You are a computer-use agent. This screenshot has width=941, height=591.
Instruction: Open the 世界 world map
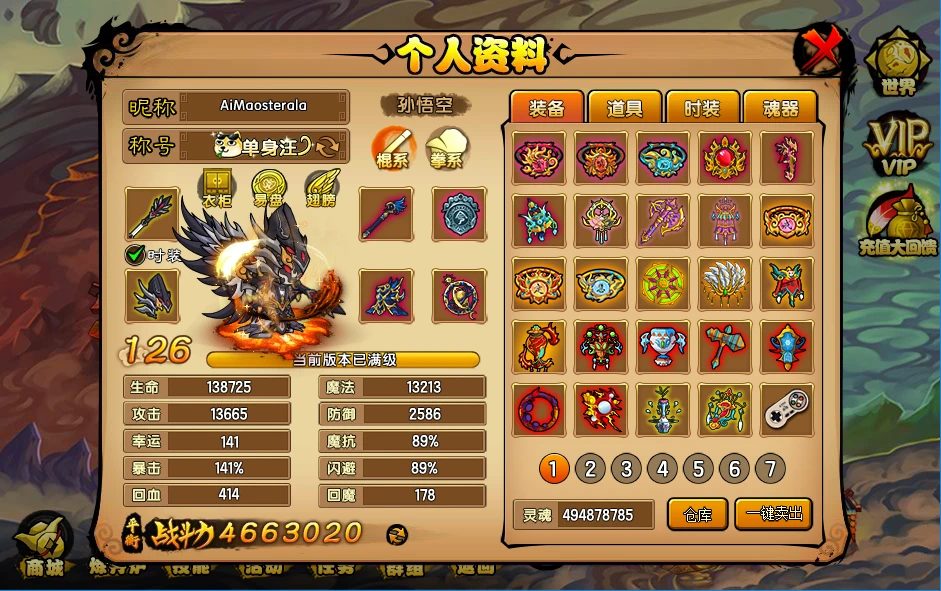pyautogui.click(x=898, y=63)
